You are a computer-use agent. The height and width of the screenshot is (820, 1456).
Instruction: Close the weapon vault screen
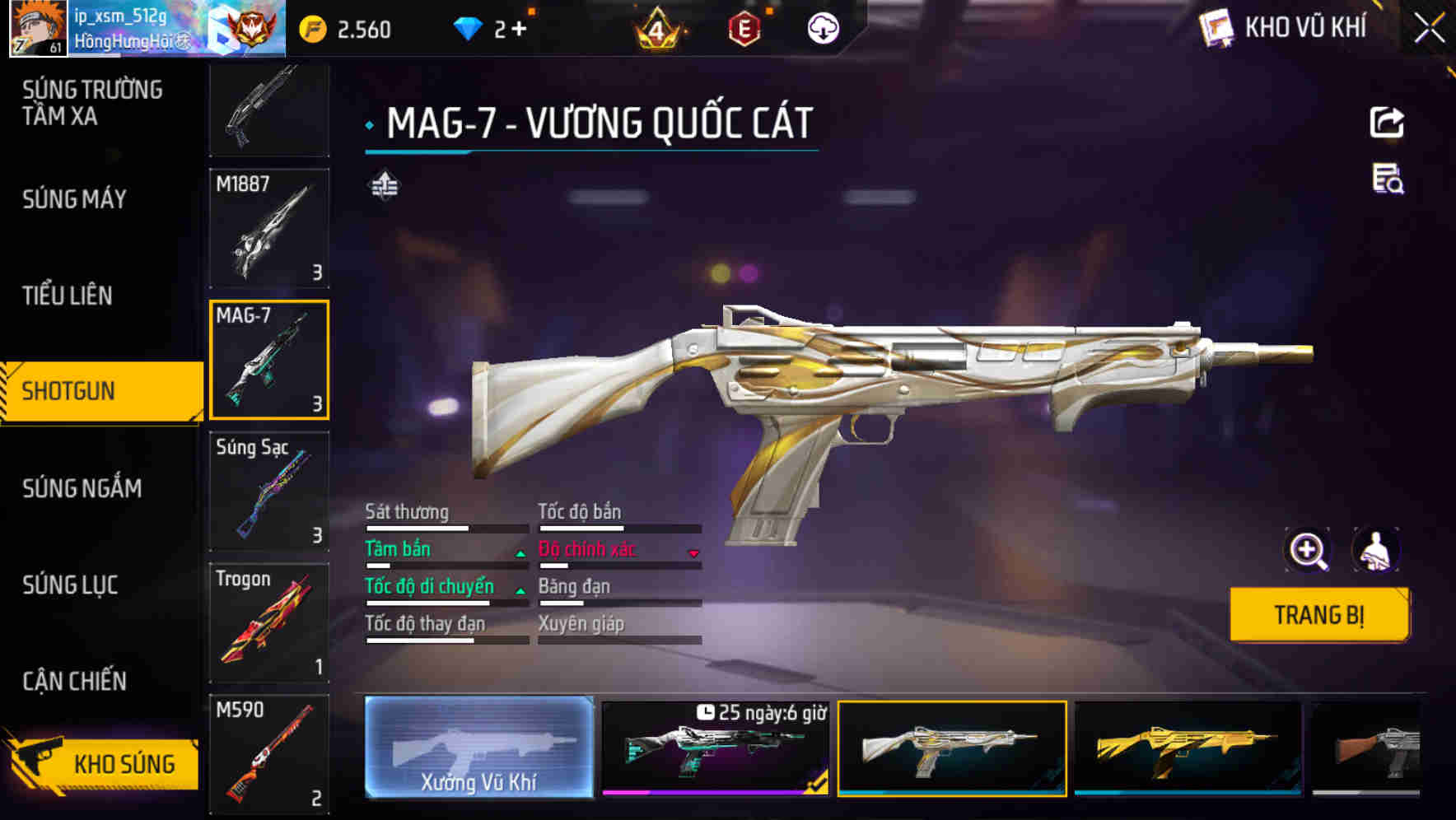coord(1429,29)
